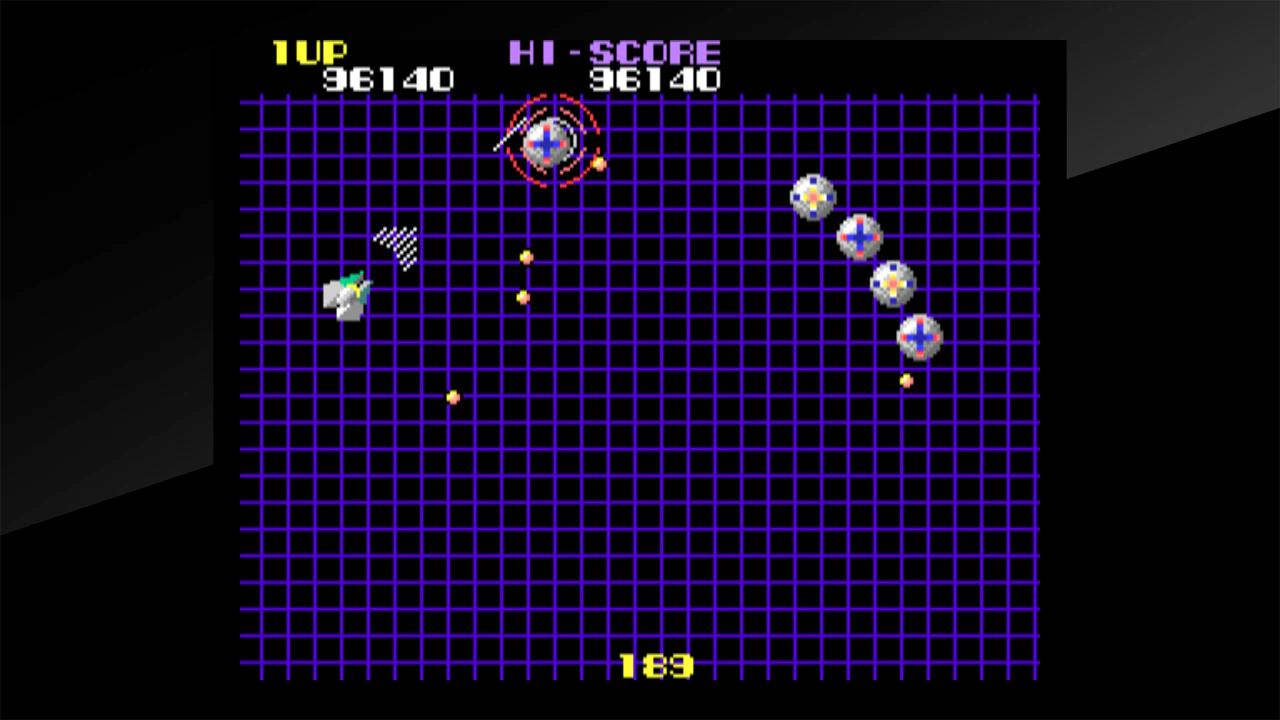Select the white diagonal laser beam near the ship
1280x720 pixels.
pyautogui.click(x=397, y=247)
